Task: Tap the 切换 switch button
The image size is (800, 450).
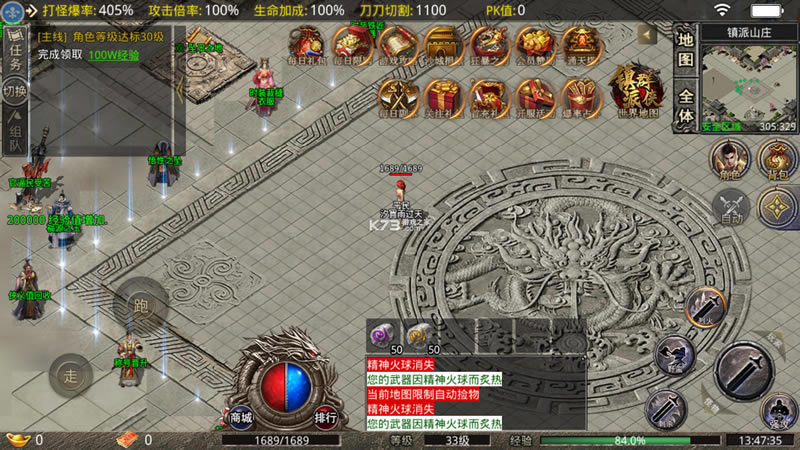Action: [15, 91]
